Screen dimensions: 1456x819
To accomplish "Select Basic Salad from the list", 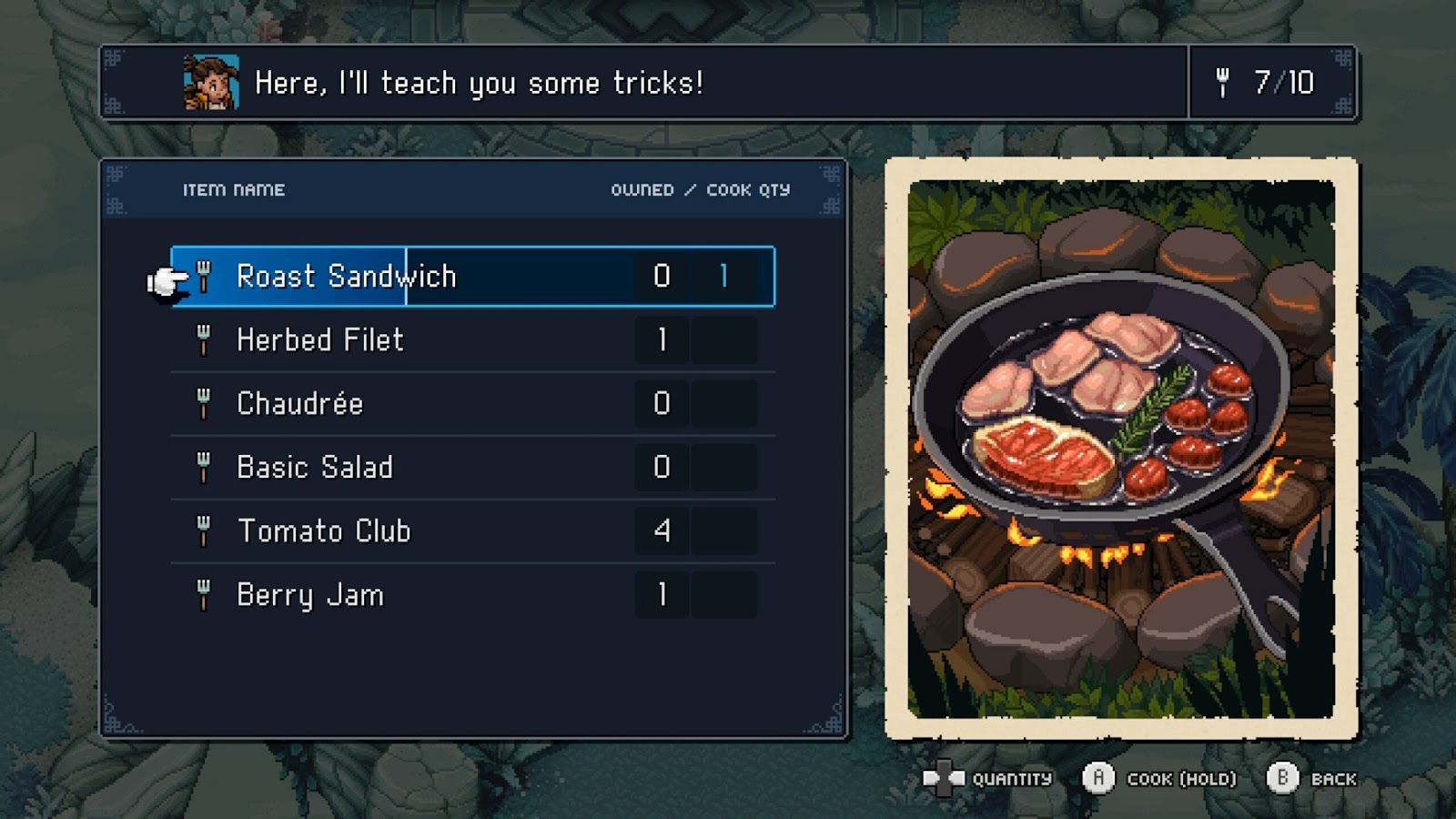I will (x=314, y=468).
